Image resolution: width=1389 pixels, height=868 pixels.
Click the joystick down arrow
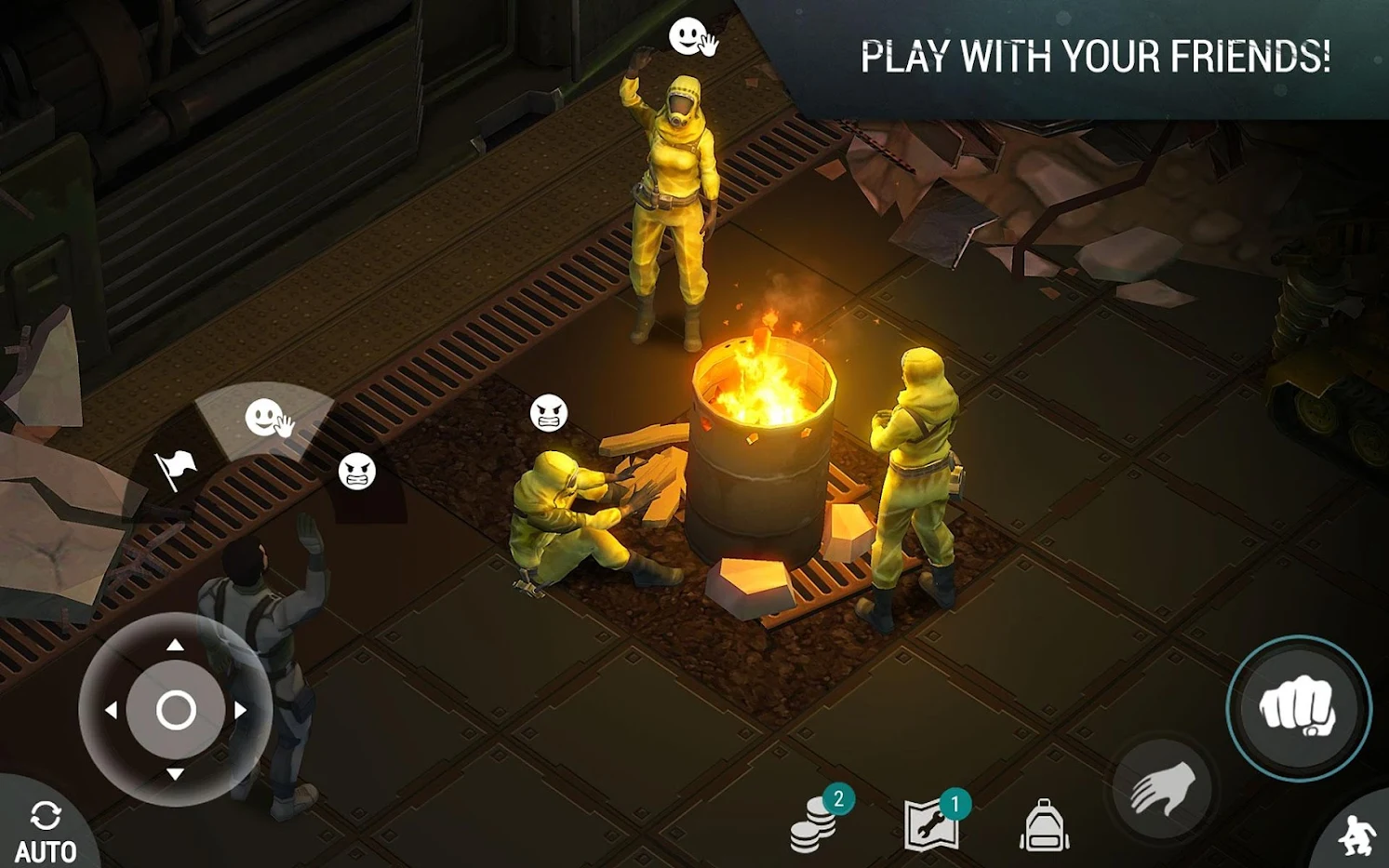pyautogui.click(x=175, y=774)
